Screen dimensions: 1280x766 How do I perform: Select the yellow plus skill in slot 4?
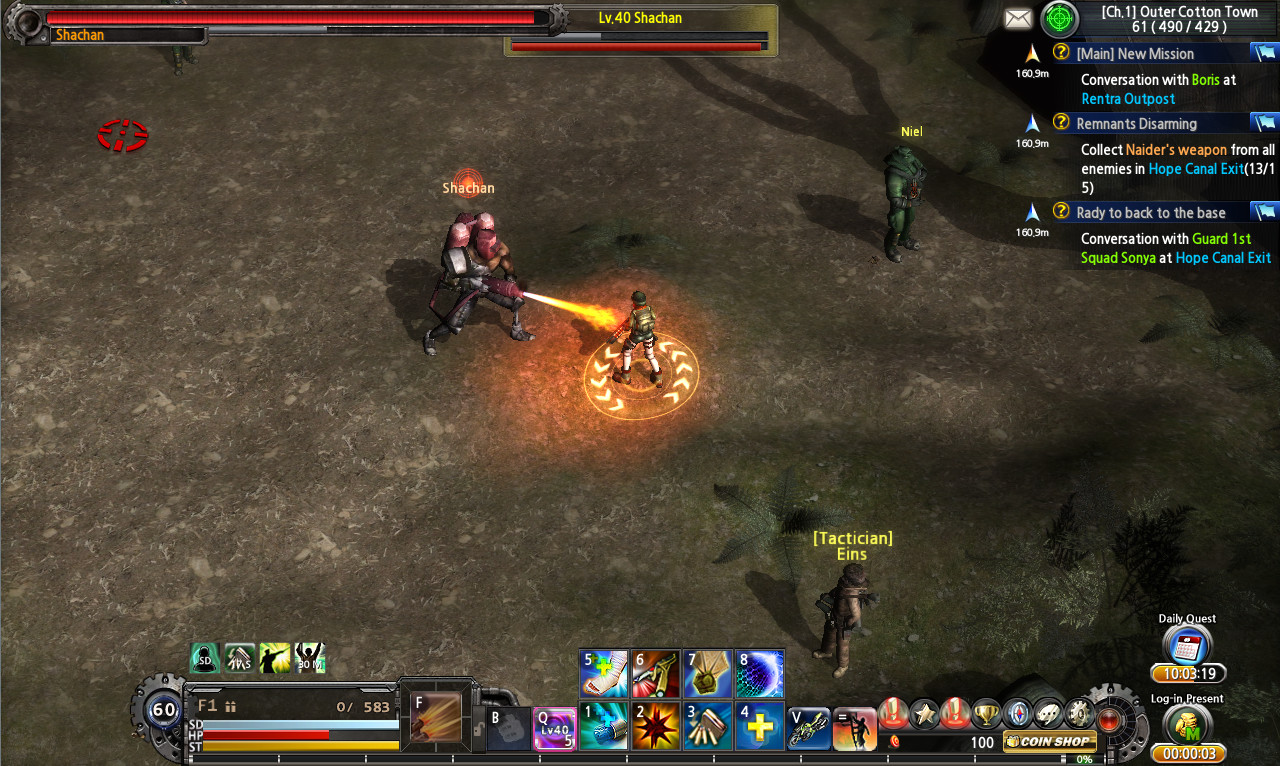tap(757, 725)
